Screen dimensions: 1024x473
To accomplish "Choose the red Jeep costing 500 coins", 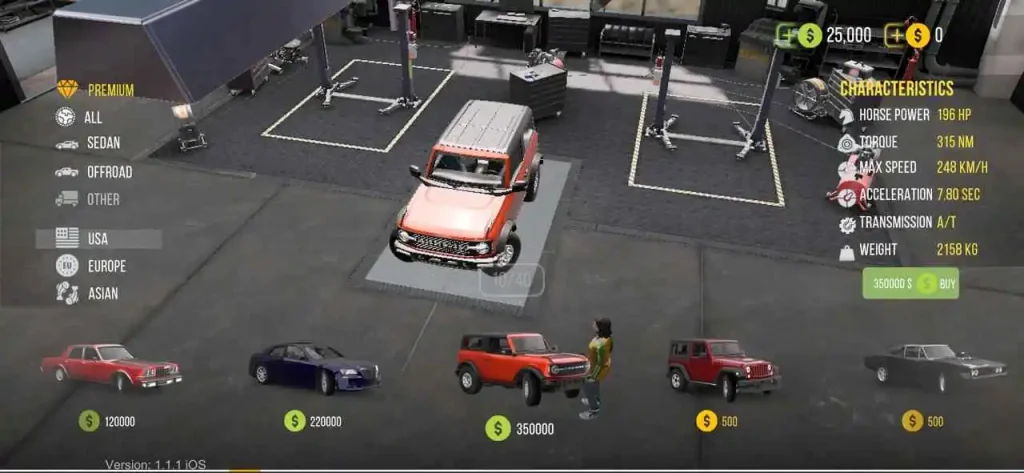I will click(721, 364).
